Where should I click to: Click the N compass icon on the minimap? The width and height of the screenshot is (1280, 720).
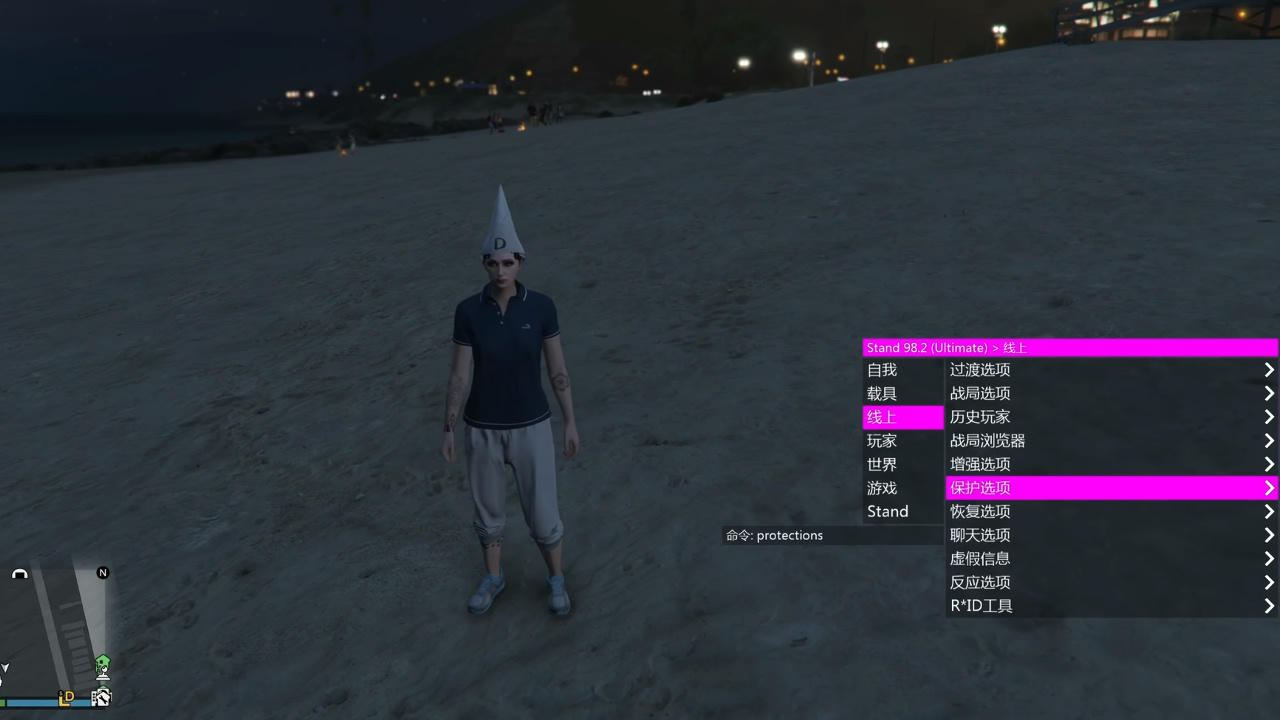(x=102, y=574)
